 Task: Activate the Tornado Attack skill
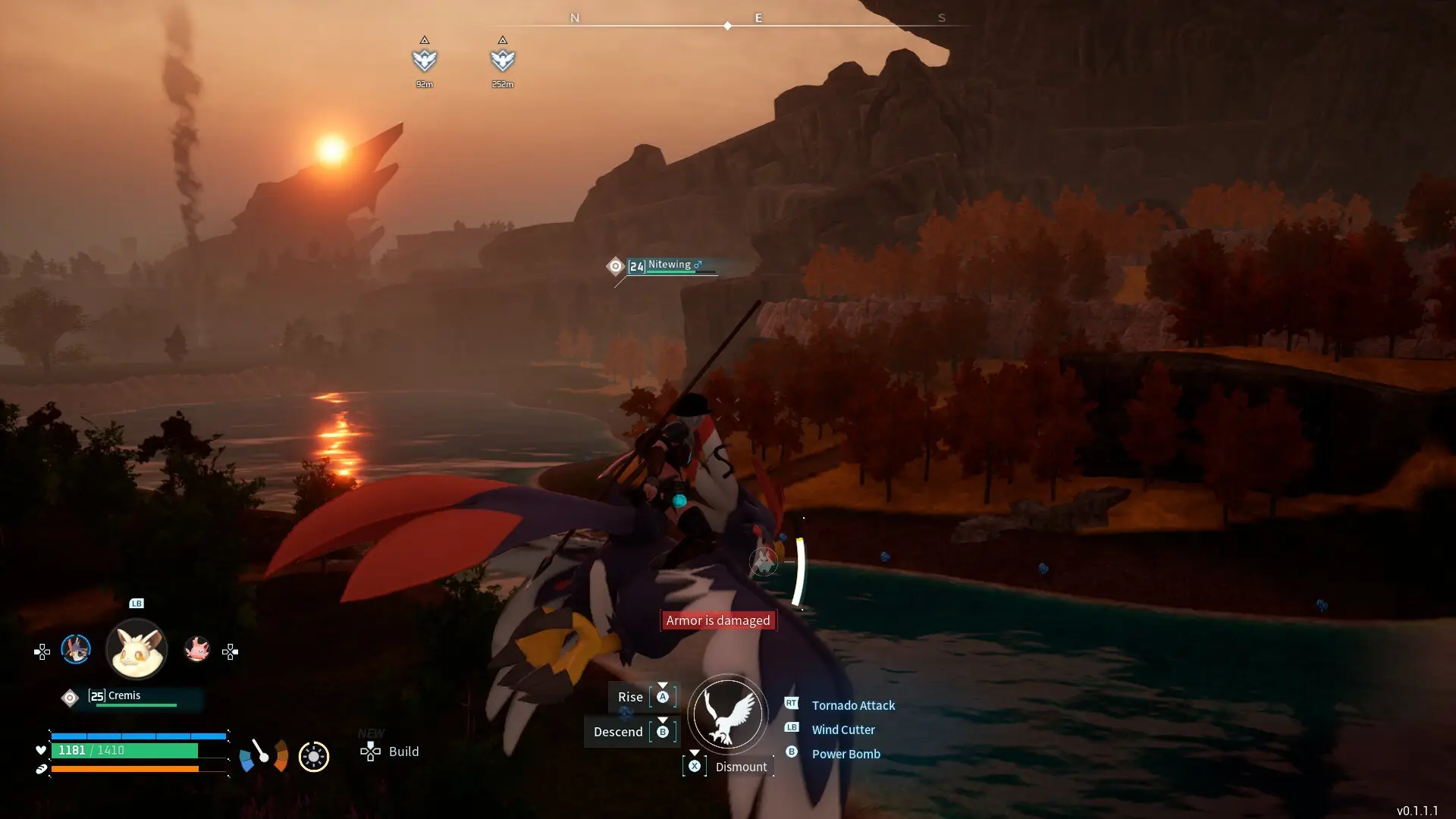click(x=852, y=705)
